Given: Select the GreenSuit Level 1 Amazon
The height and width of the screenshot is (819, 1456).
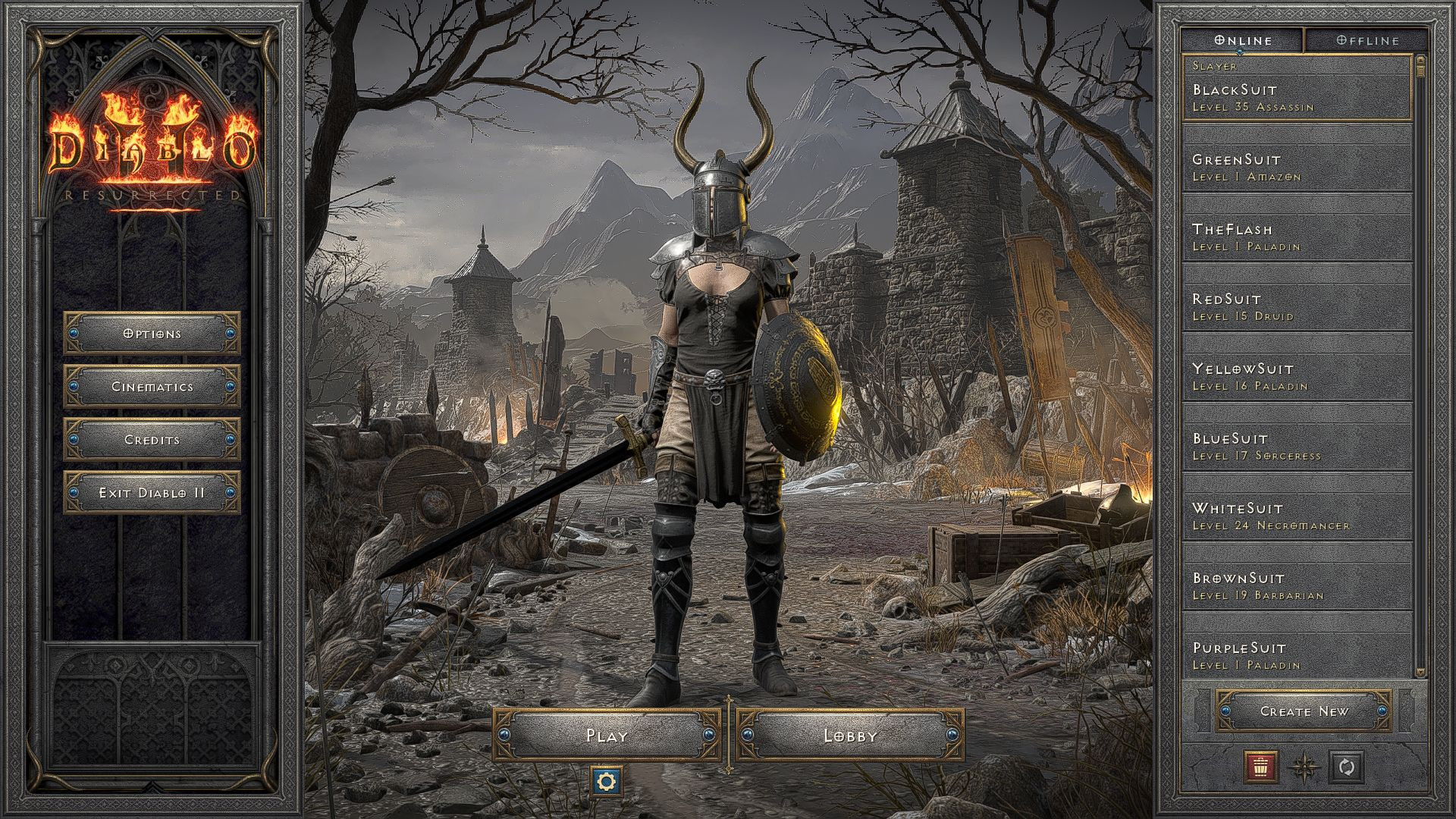Looking at the screenshot, I should pyautogui.click(x=1289, y=168).
